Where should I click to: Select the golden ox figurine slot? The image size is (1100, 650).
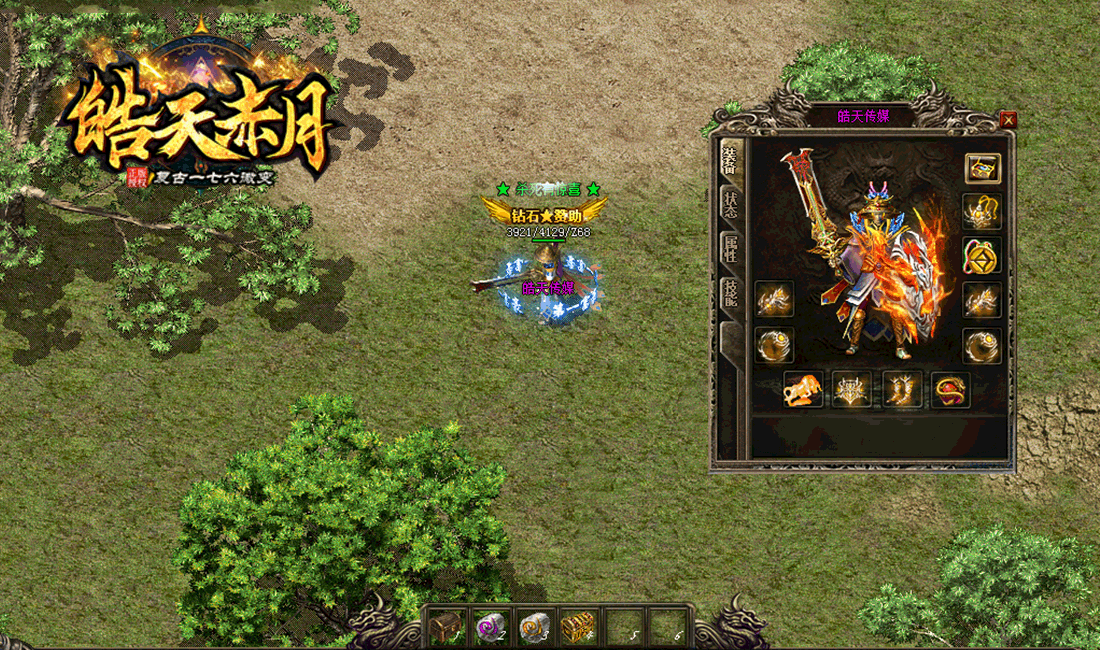803,389
